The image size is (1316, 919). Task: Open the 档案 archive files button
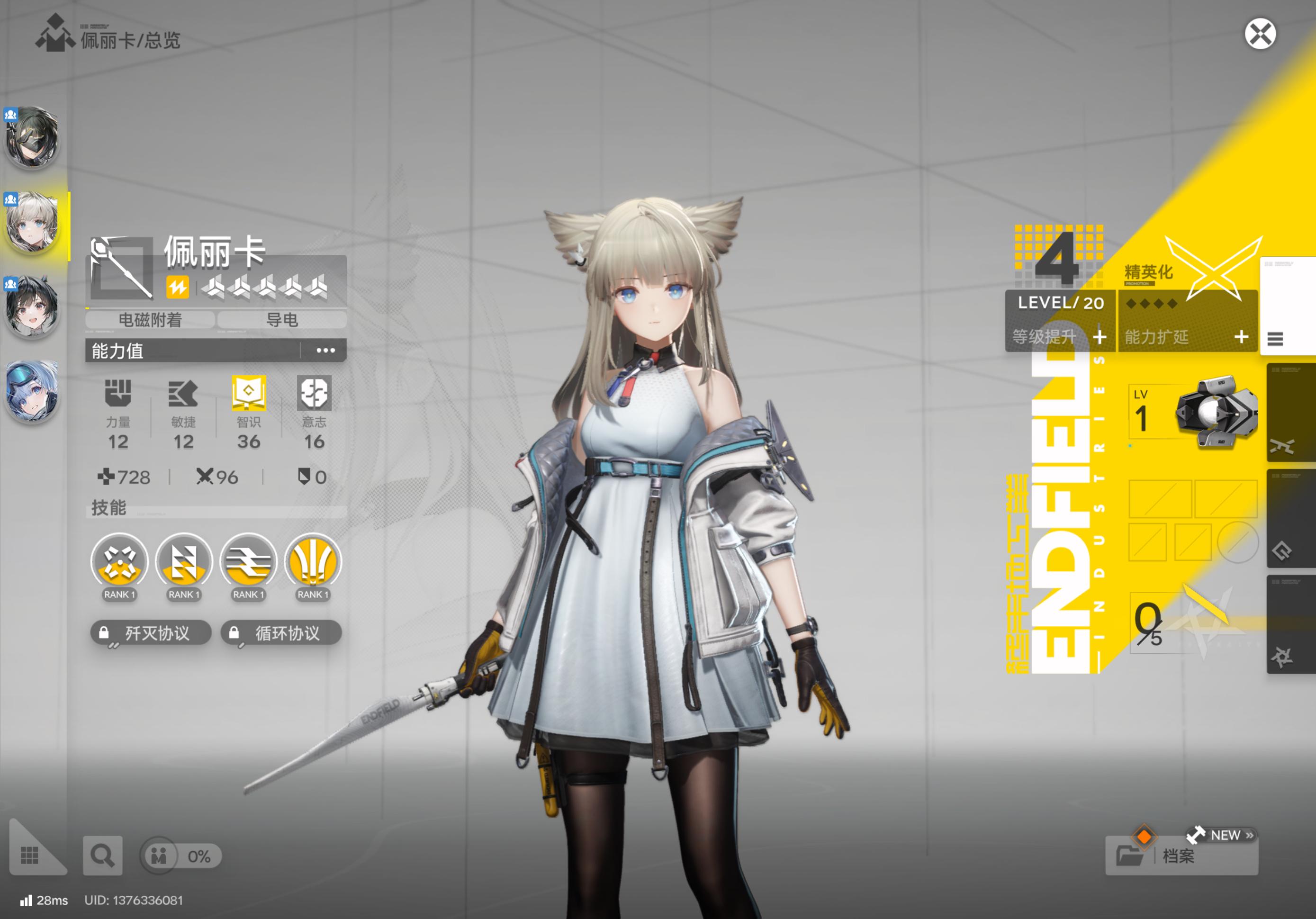pyautogui.click(x=1181, y=856)
